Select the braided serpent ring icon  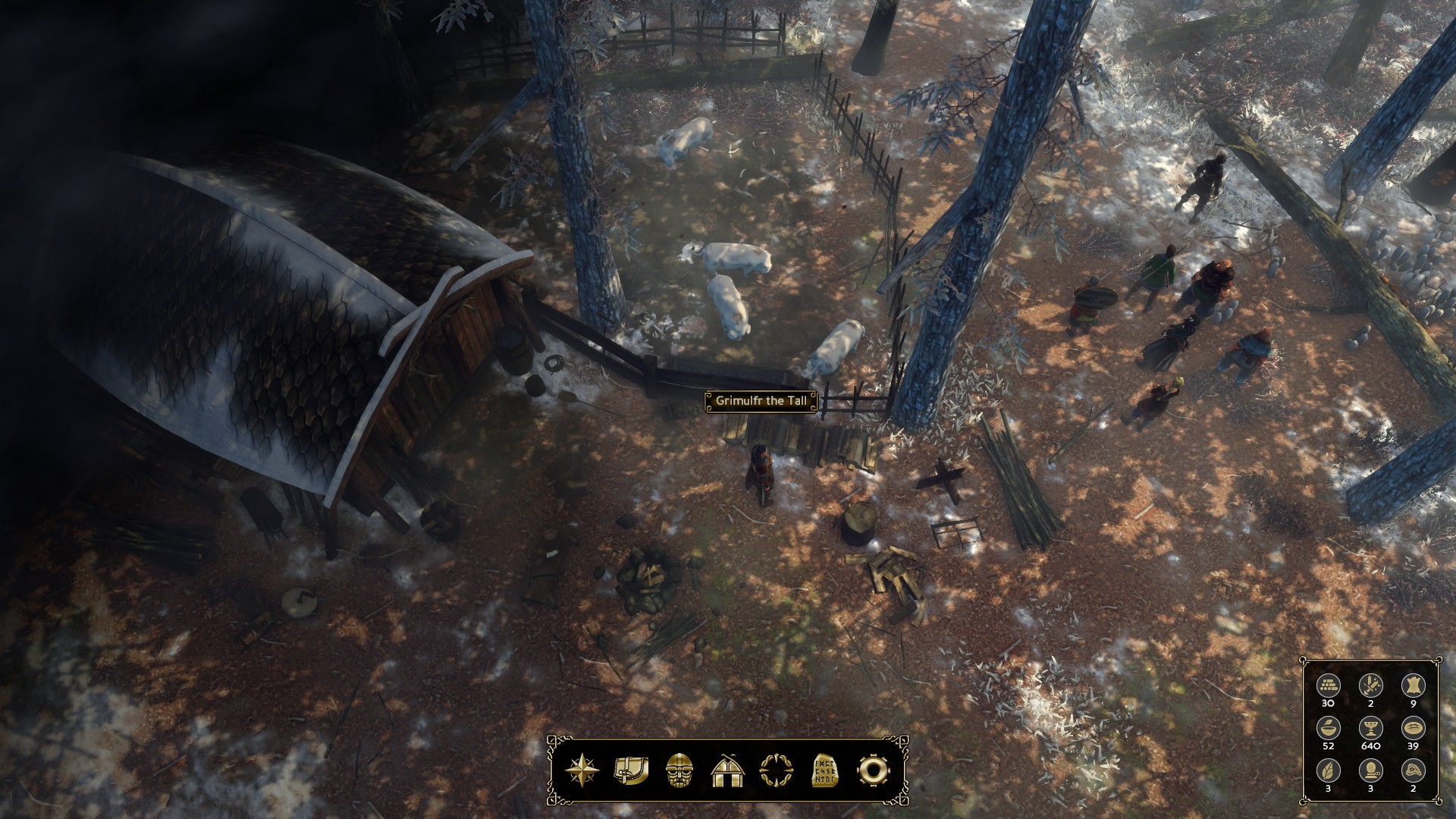click(776, 771)
